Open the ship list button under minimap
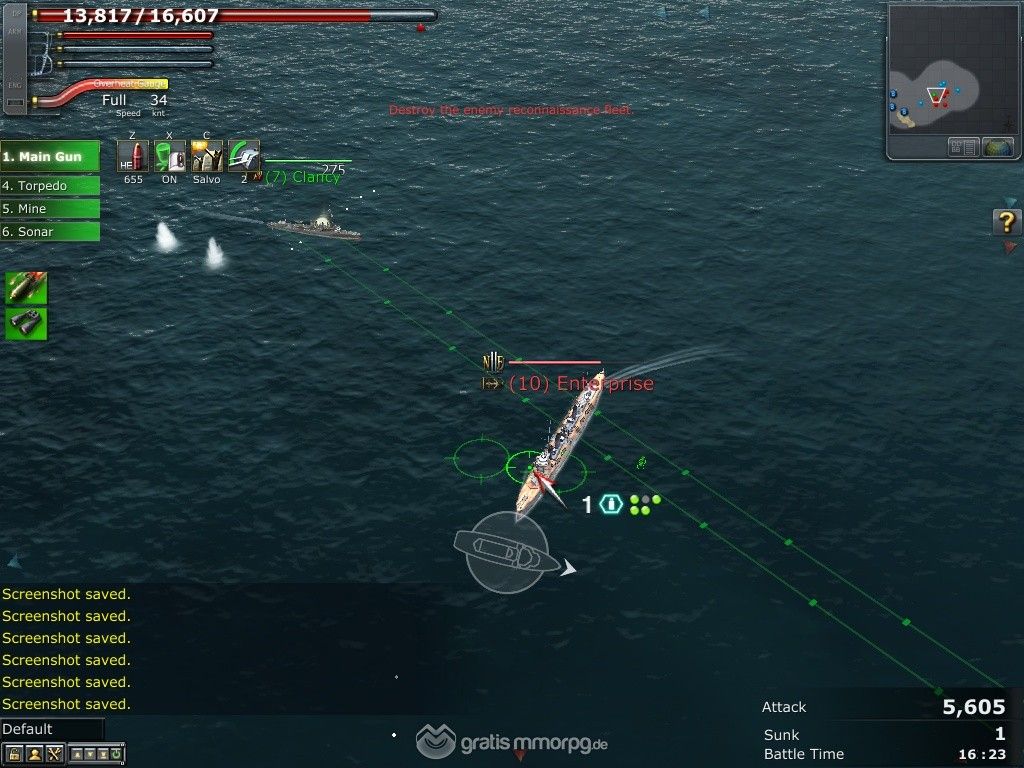1024x768 pixels. click(x=963, y=148)
